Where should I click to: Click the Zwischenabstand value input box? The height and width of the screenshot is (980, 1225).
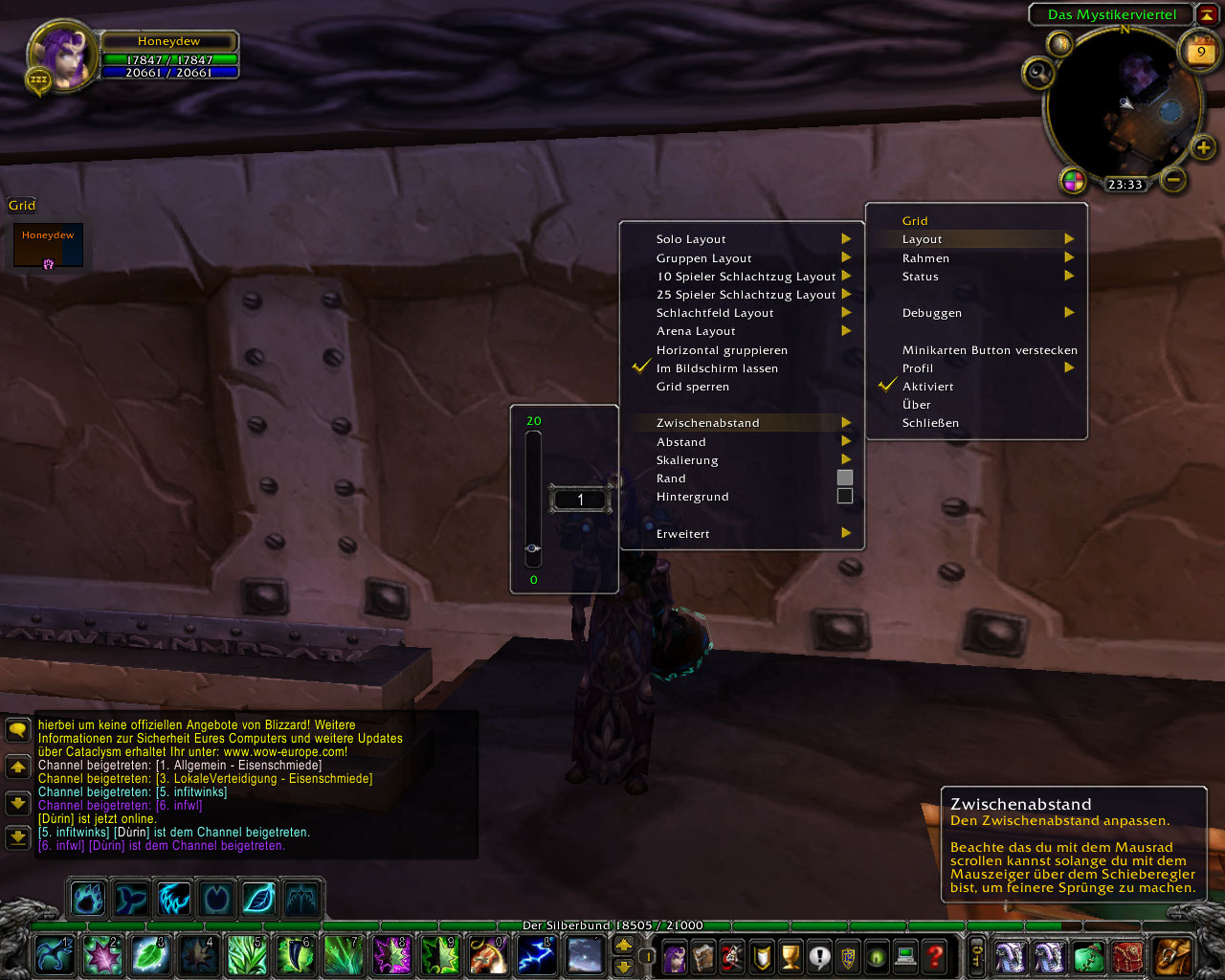coord(580,500)
